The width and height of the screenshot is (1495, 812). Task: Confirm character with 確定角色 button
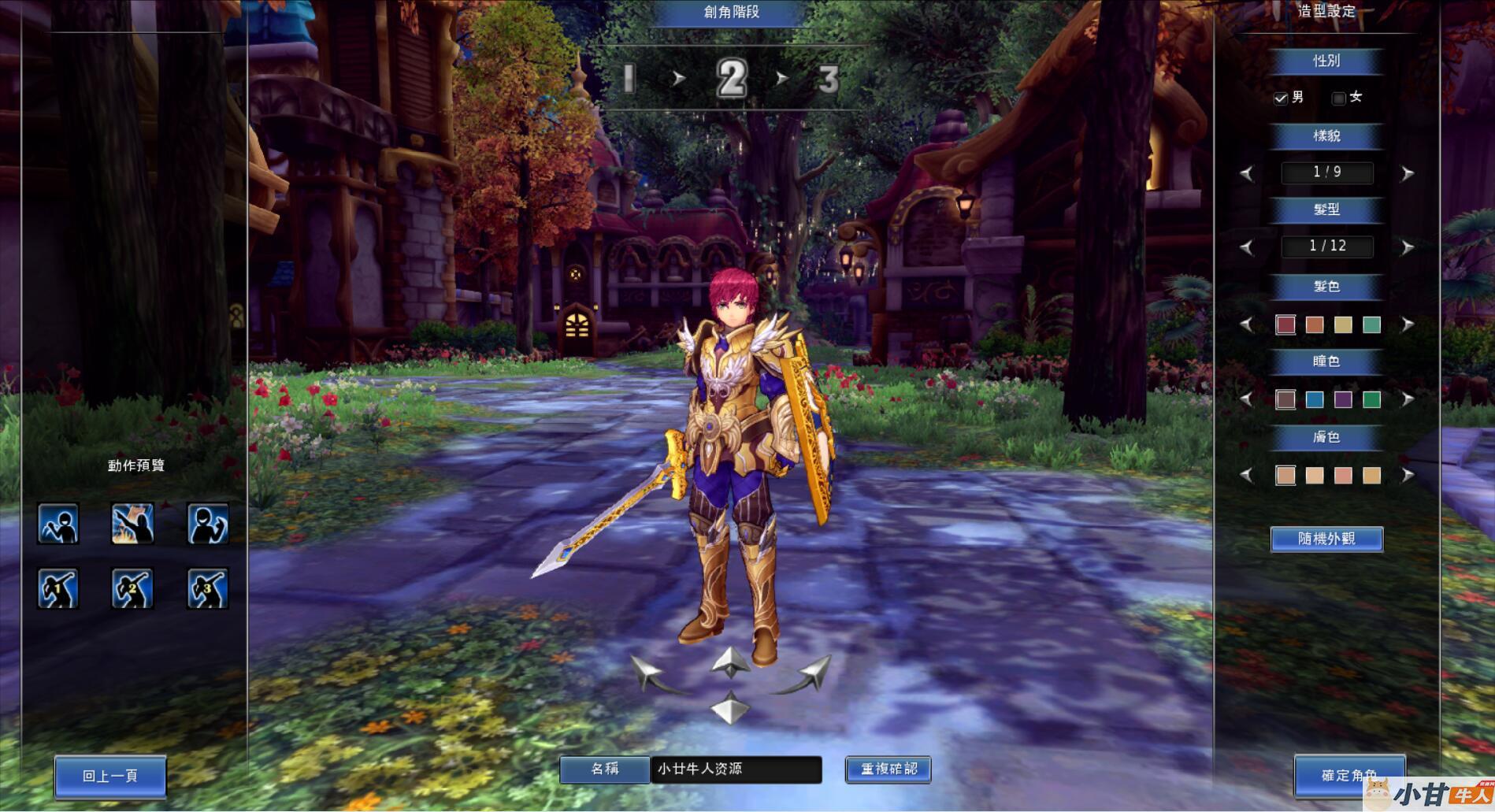(x=1348, y=775)
